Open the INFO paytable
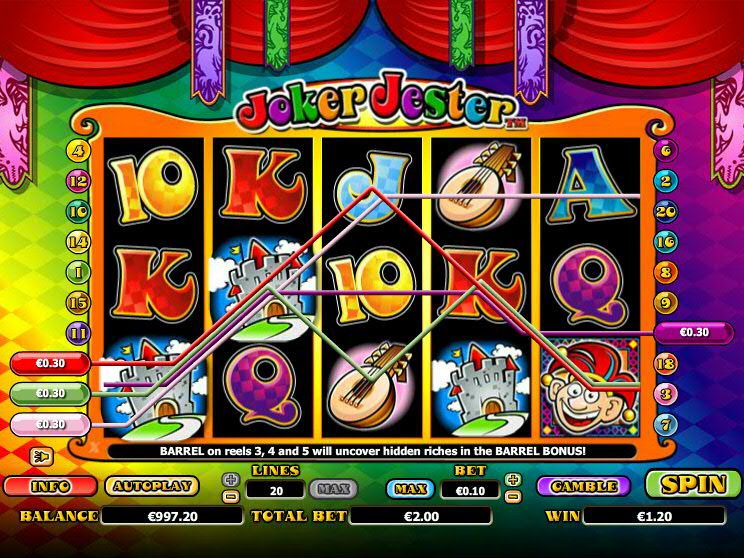744x558 pixels. tap(48, 486)
